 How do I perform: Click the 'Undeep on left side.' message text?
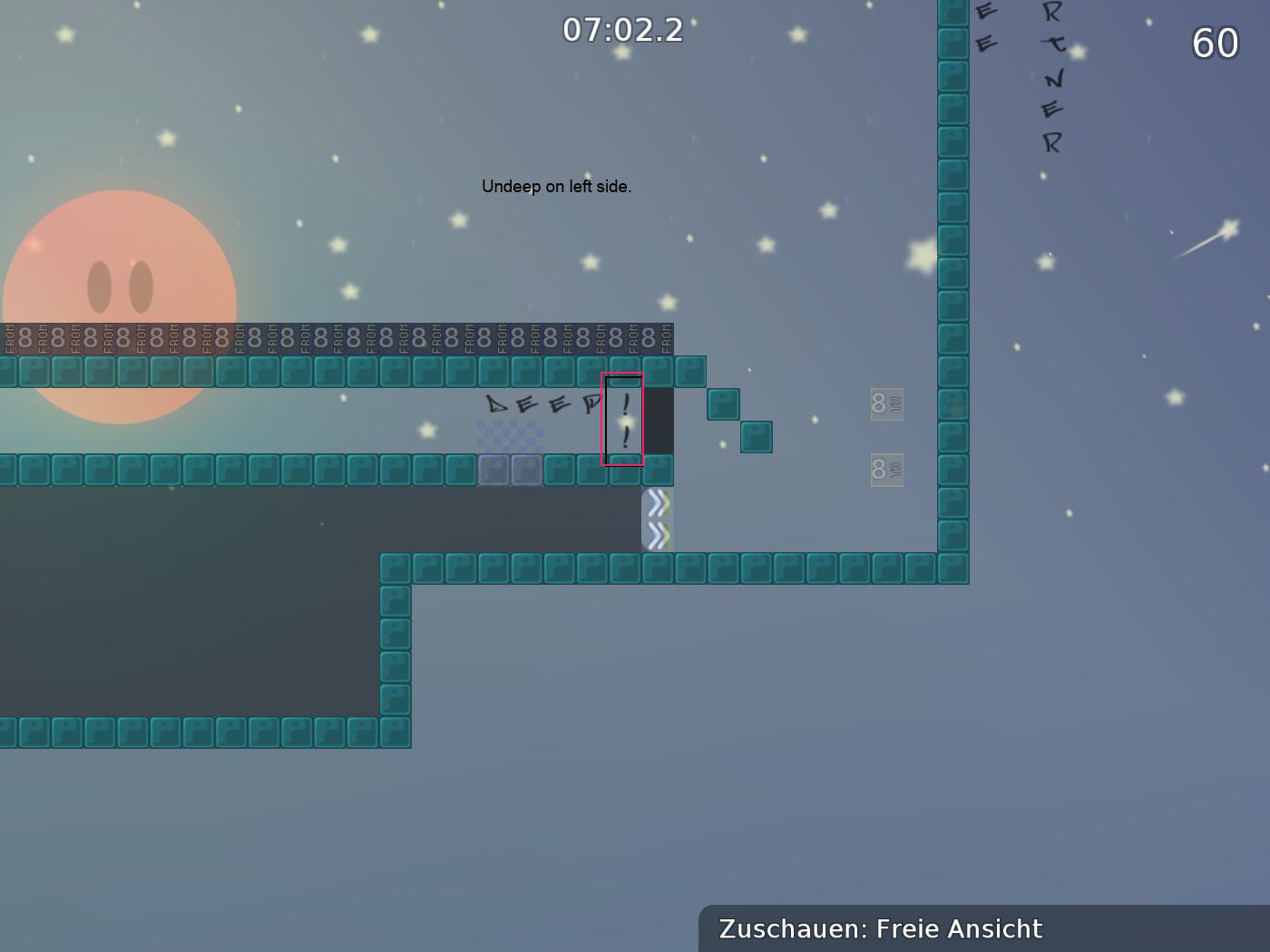click(x=556, y=187)
